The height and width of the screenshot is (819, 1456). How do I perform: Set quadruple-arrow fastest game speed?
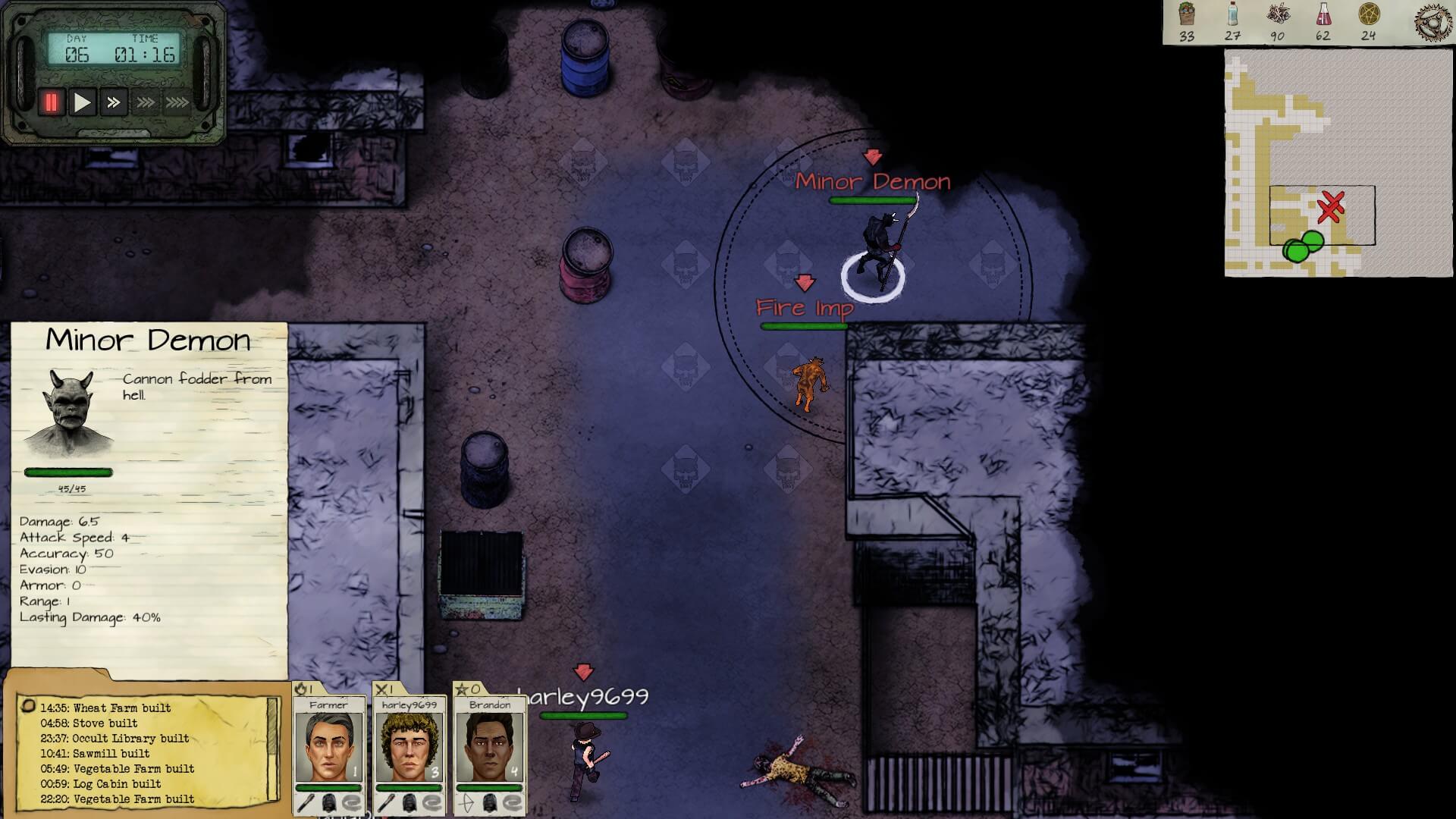177,102
